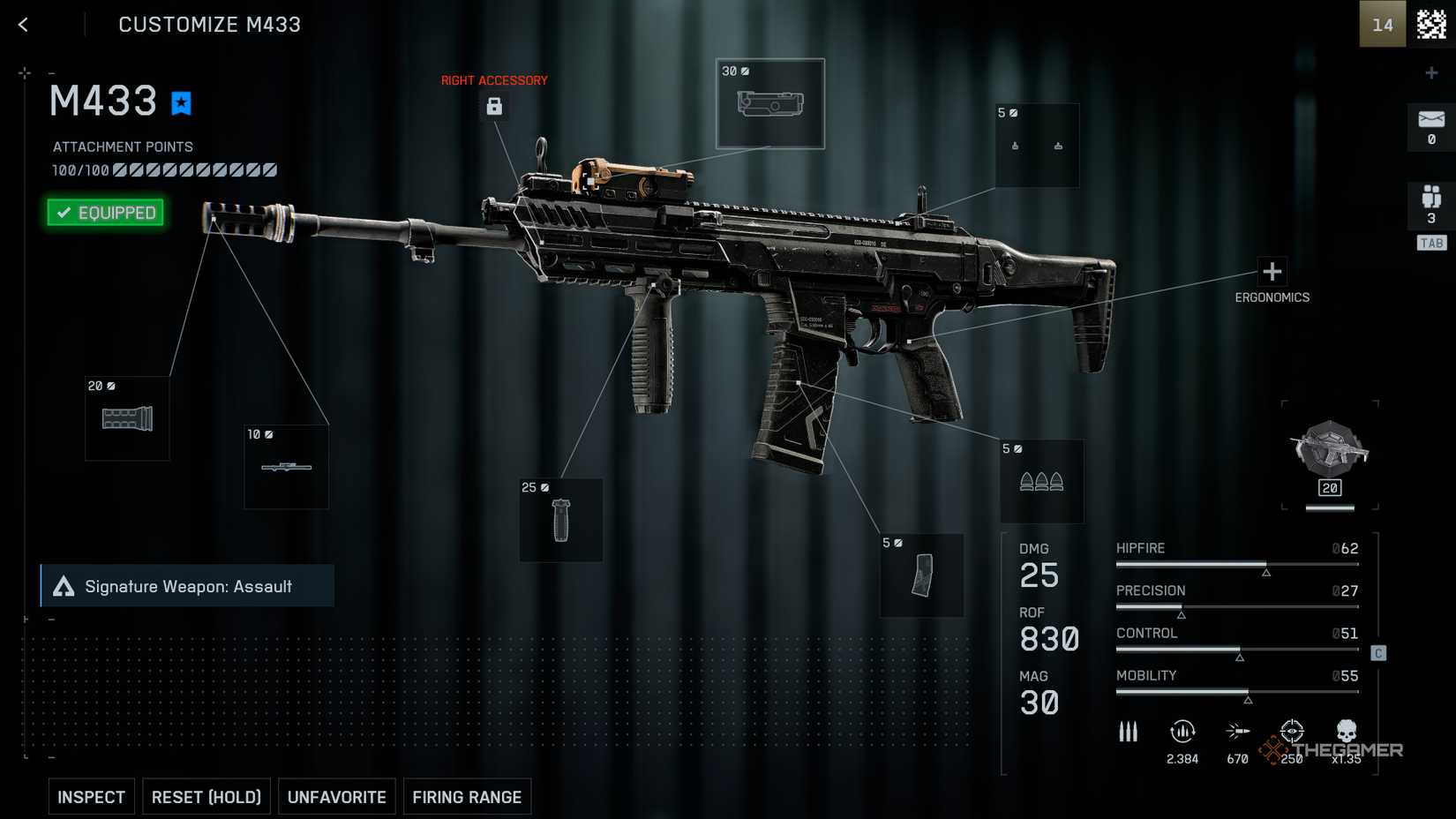Click the ammo type slot with three bullets
The height and width of the screenshot is (819, 1456).
pyautogui.click(x=1041, y=481)
